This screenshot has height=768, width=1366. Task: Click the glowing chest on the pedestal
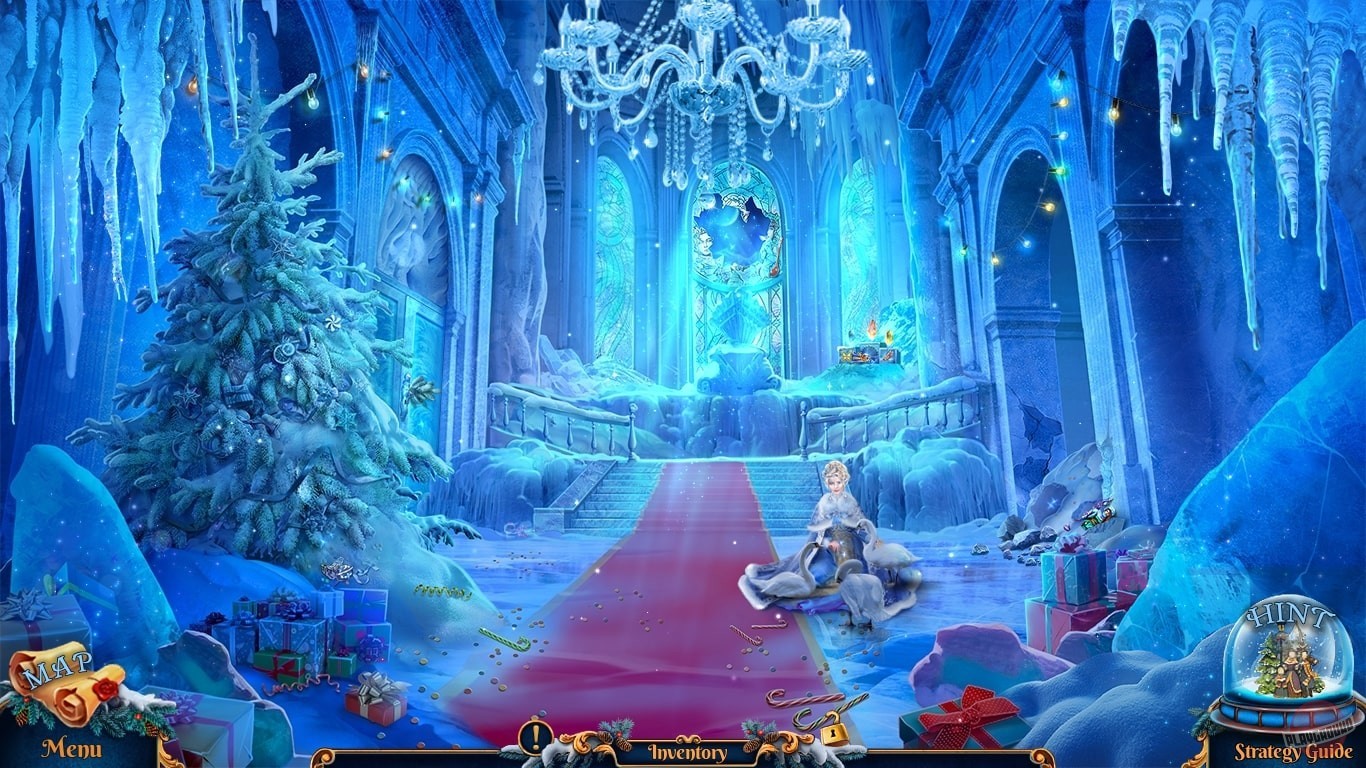coord(868,354)
